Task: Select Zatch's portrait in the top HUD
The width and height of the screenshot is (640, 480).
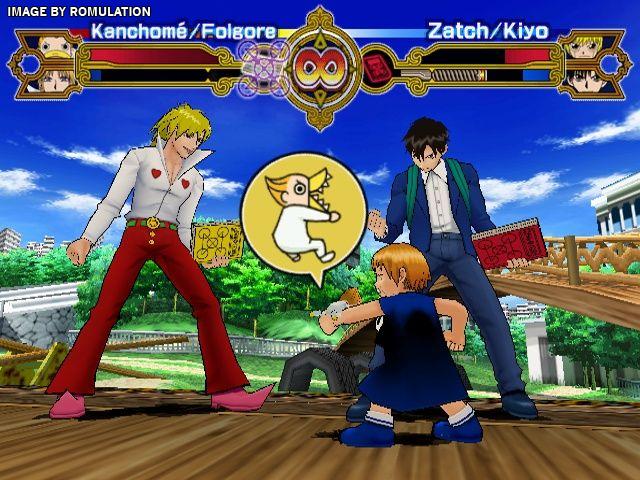Action: click(x=581, y=46)
